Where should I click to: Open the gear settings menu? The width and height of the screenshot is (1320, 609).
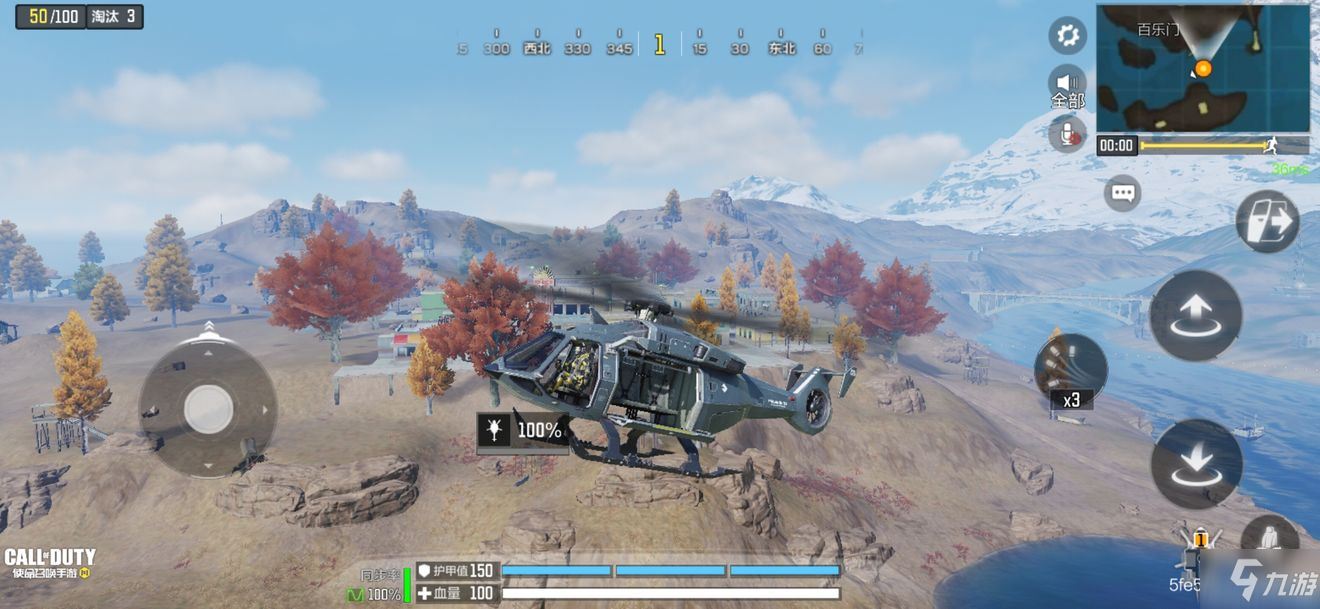click(1067, 37)
